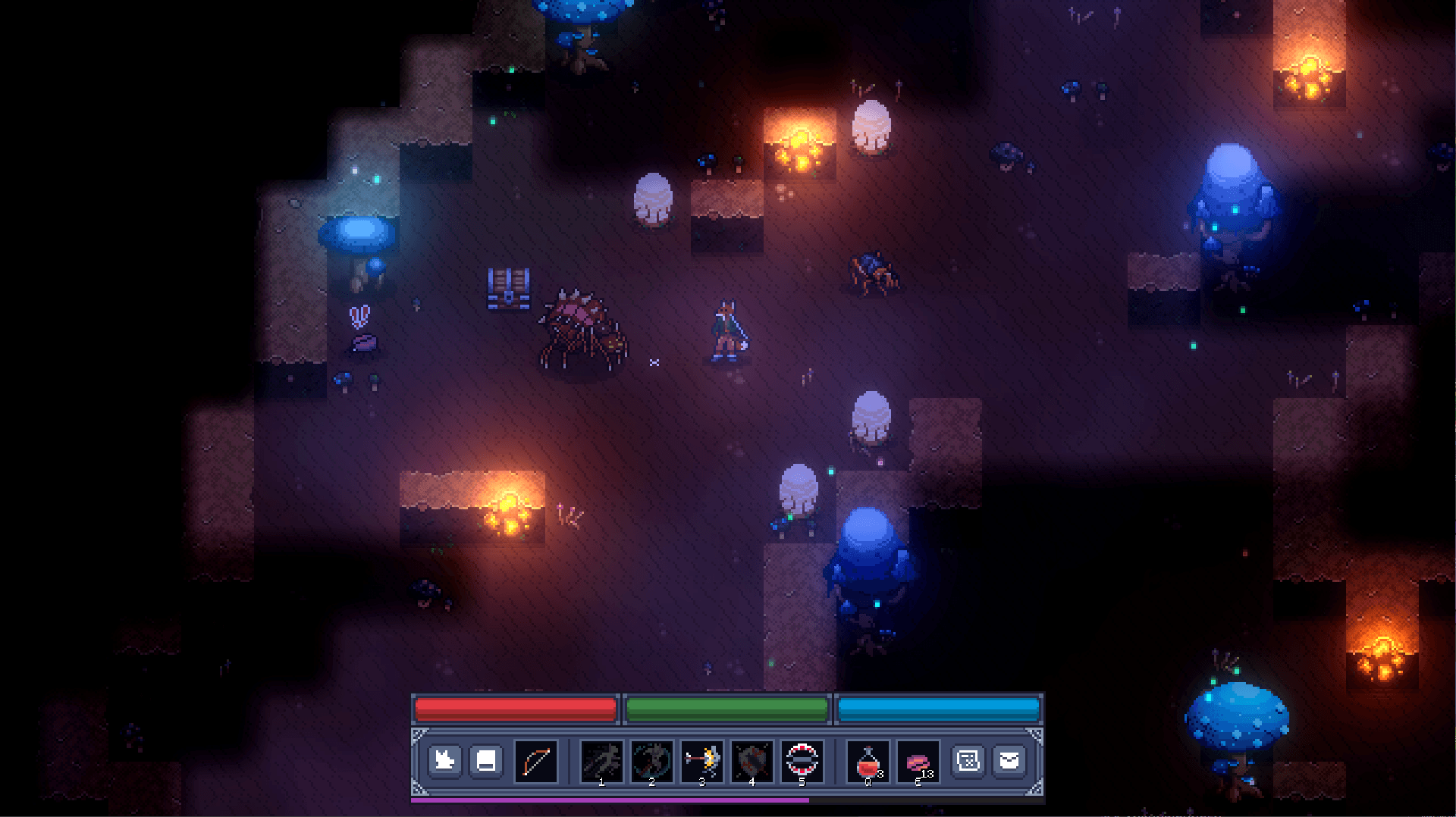Open the fox character menu button

pos(444,760)
